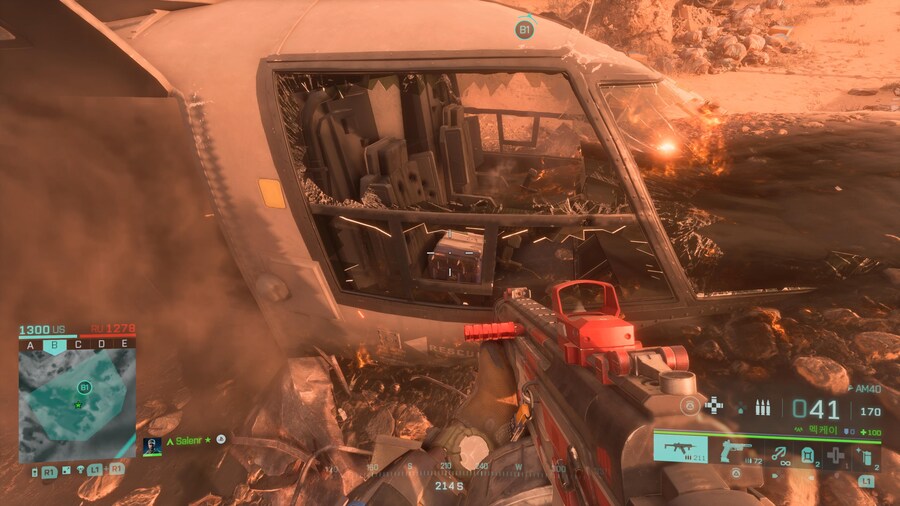The image size is (900, 506).
Task: Select the ammo crate gadget slot
Action: point(807,455)
